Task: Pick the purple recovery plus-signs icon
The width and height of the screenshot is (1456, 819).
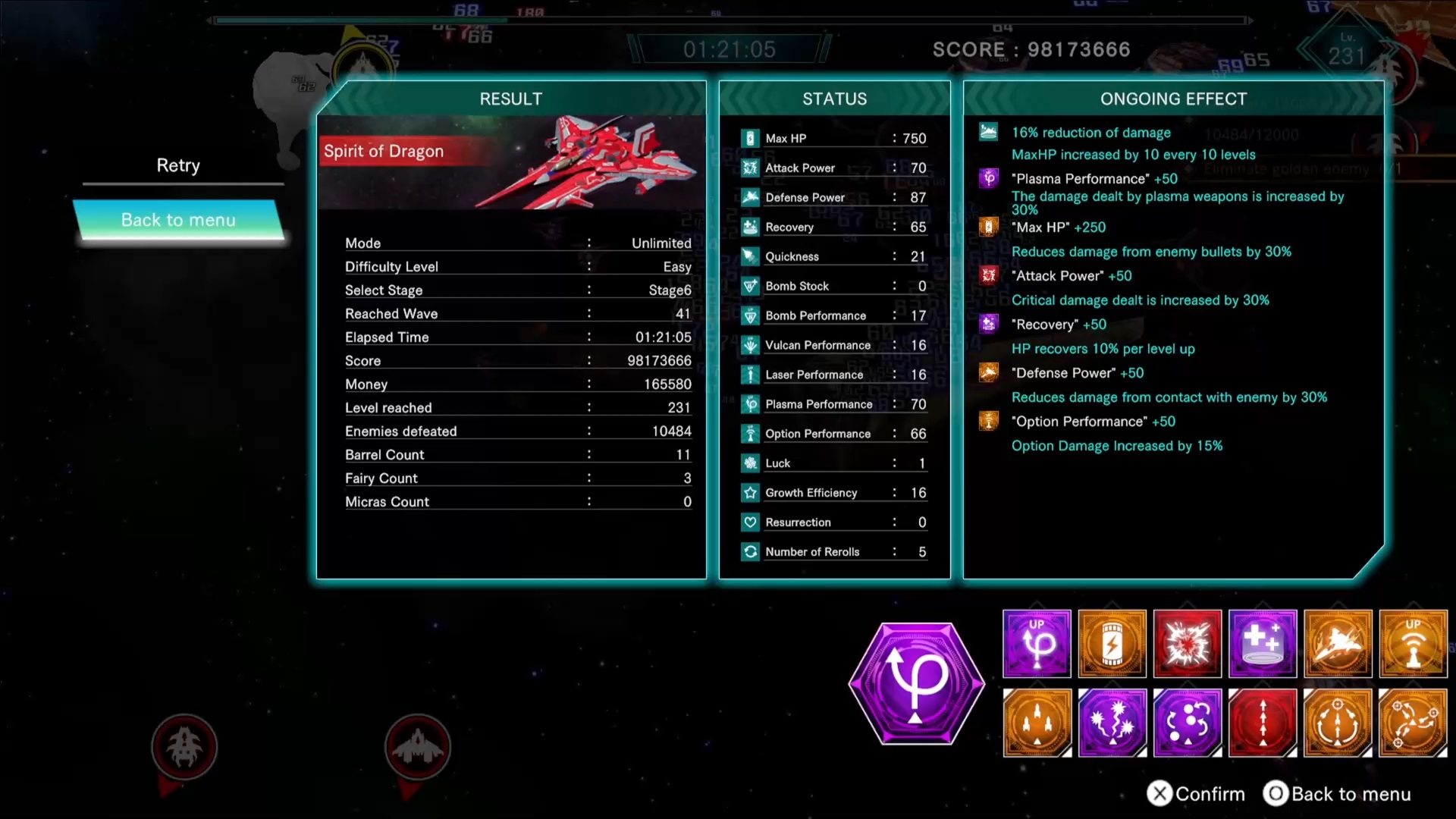Action: (1263, 644)
